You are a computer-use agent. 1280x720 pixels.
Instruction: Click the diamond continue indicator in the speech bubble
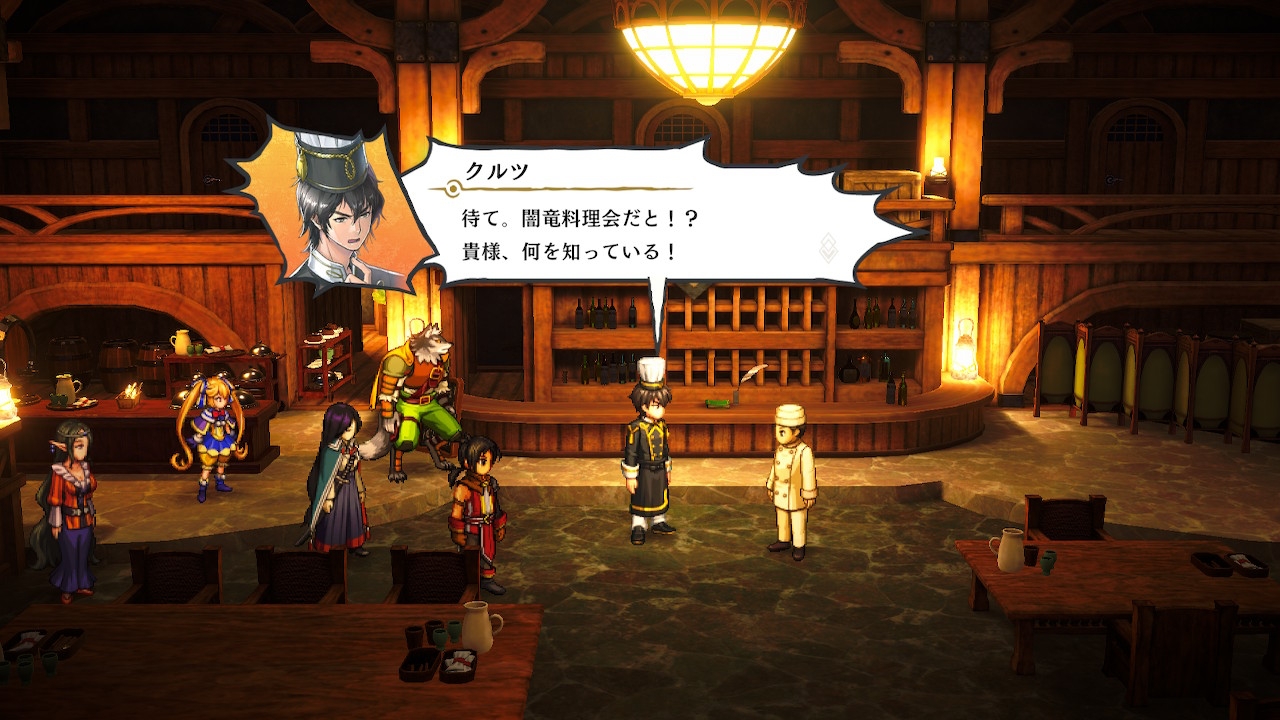tap(828, 246)
